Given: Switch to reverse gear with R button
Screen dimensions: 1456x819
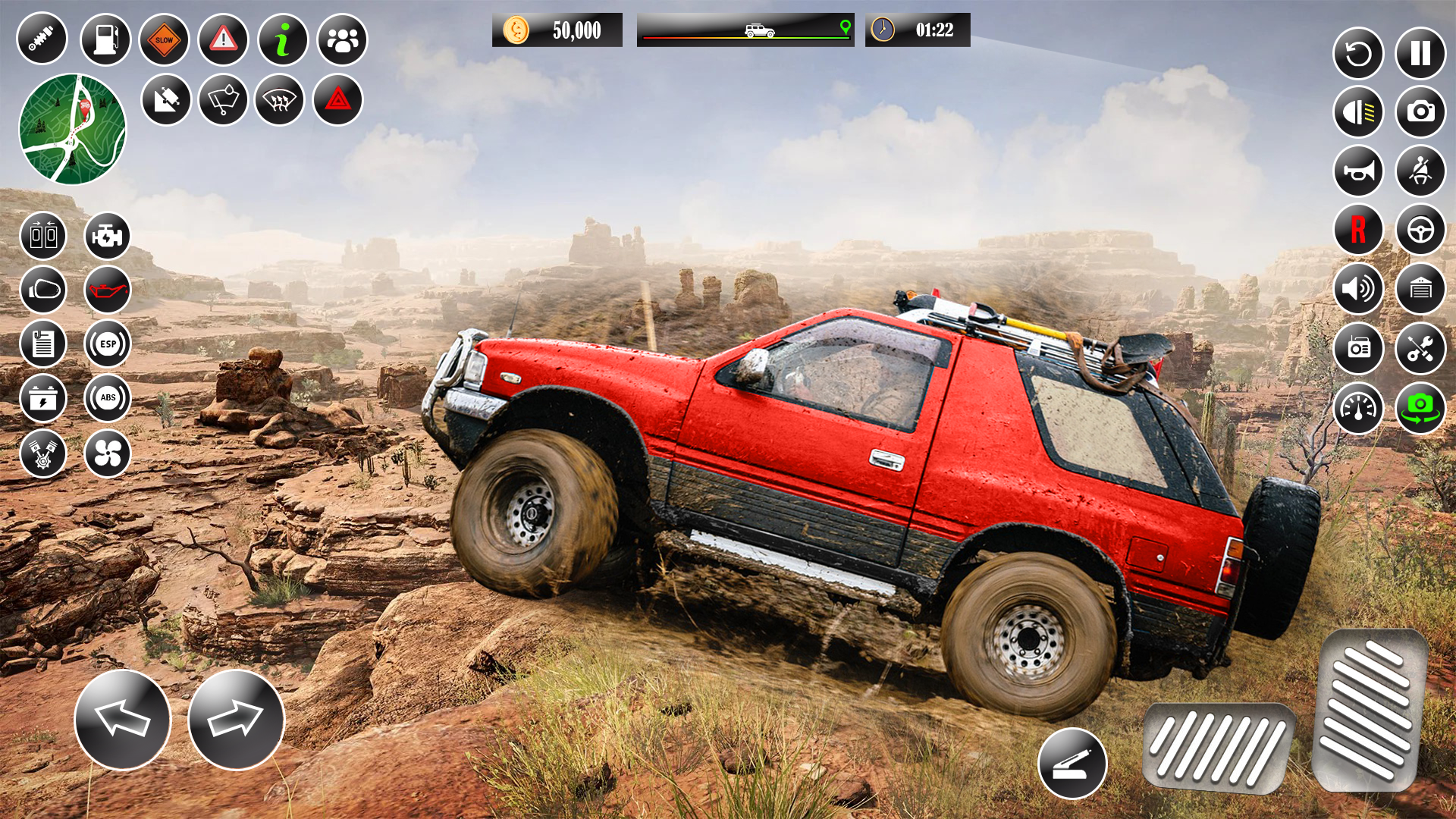Looking at the screenshot, I should [x=1360, y=229].
